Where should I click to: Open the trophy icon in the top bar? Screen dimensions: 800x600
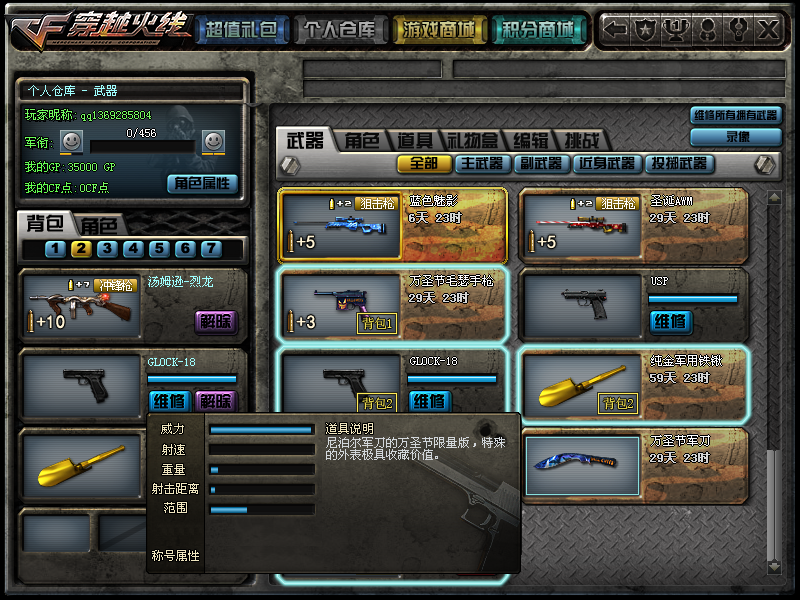[x=677, y=30]
